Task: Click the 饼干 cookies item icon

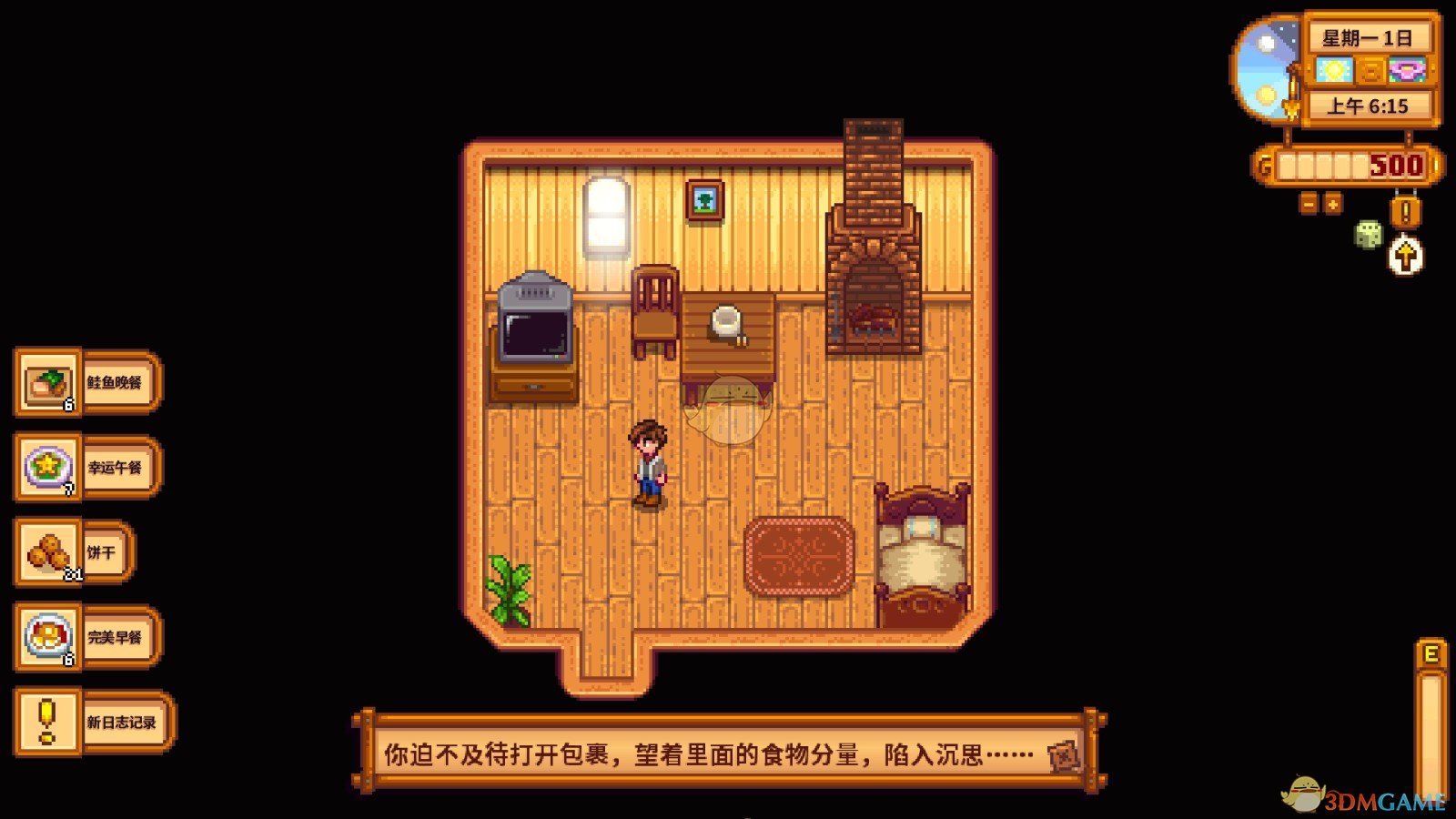Action: coord(50,552)
